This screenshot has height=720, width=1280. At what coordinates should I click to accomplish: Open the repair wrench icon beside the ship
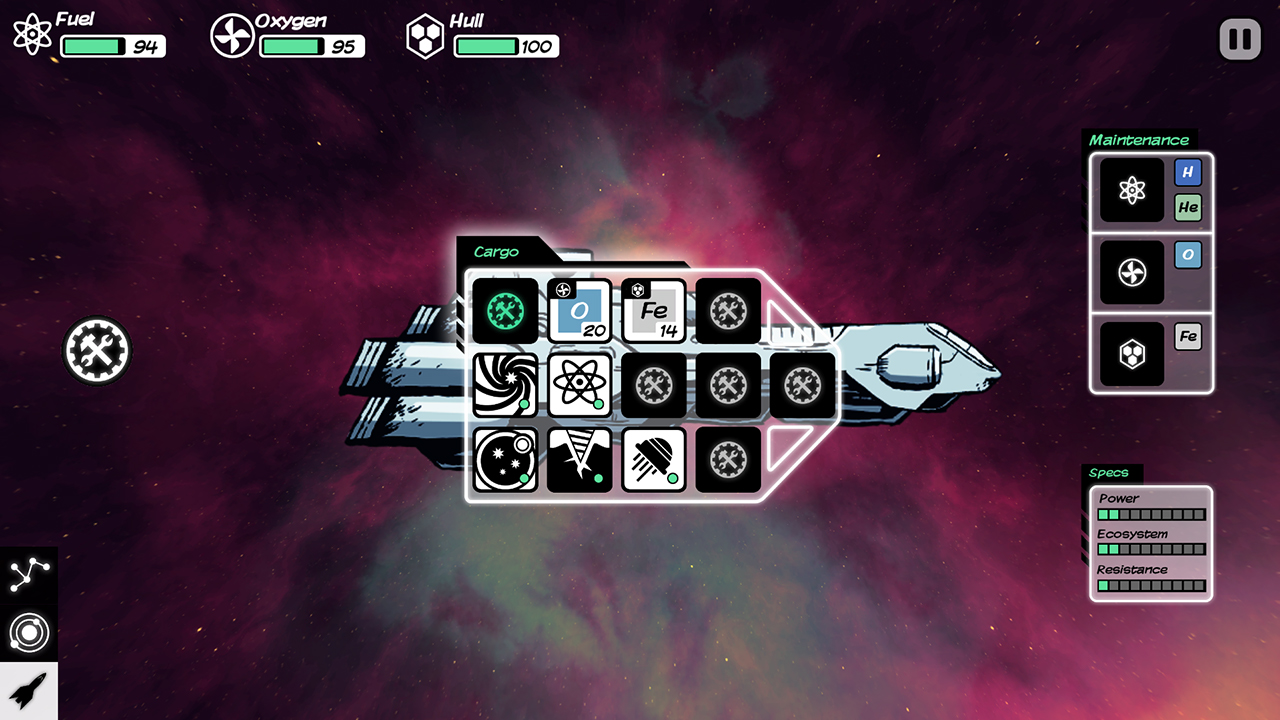(x=97, y=350)
